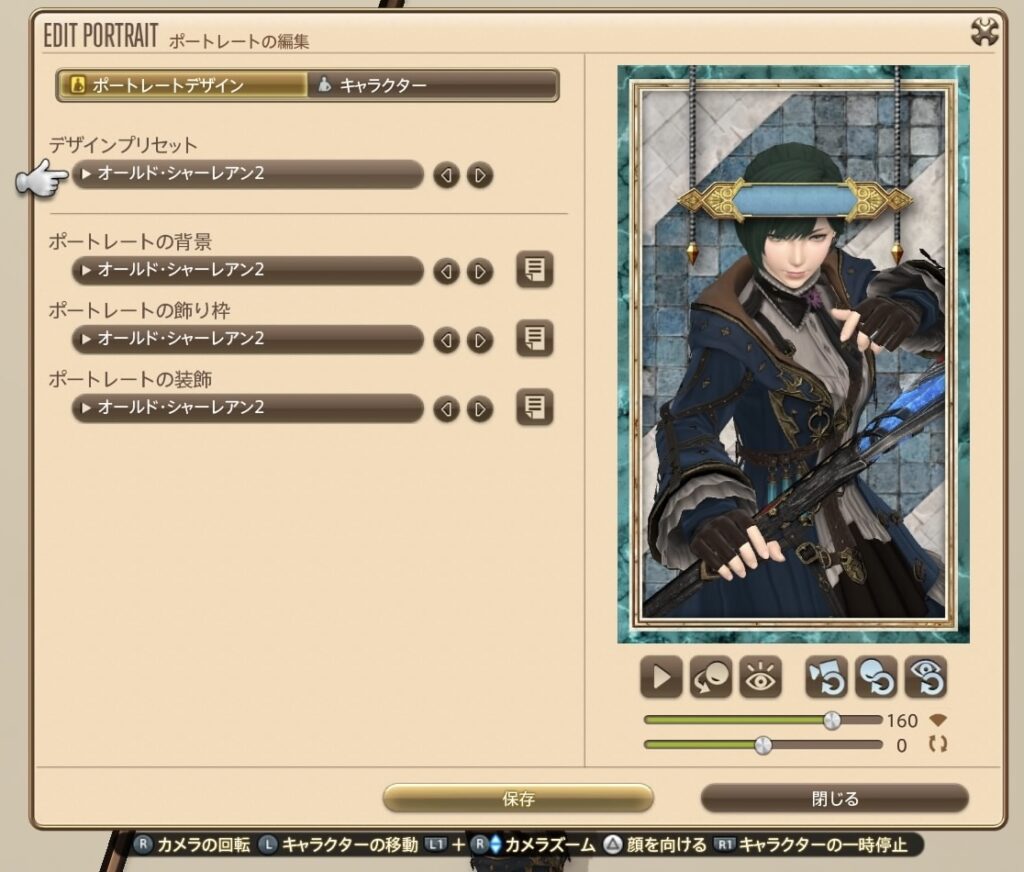Close the window with 閉じる
1024x872 pixels.
tap(834, 799)
